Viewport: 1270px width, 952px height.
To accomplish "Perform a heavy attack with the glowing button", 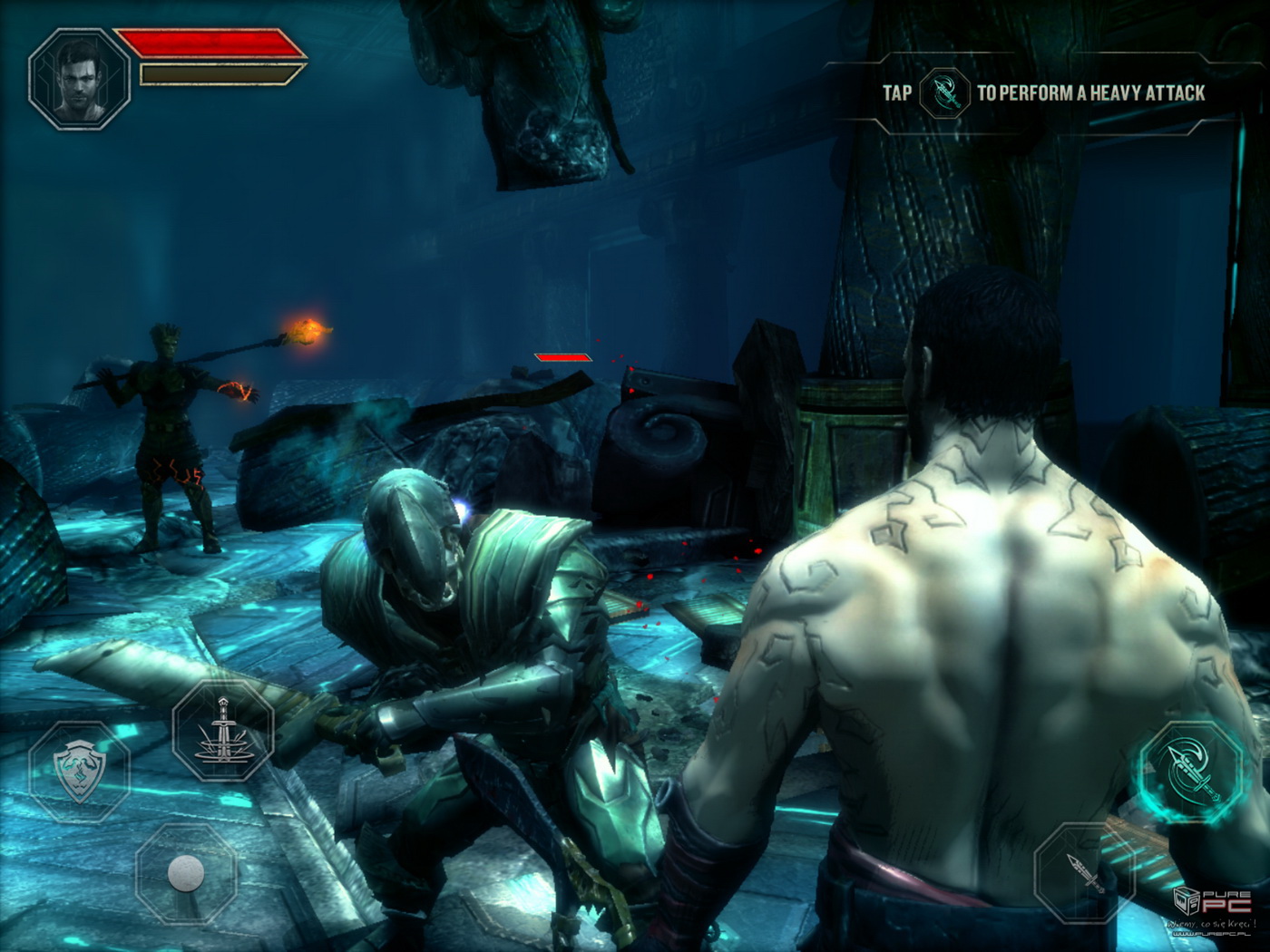I will point(1192,772).
